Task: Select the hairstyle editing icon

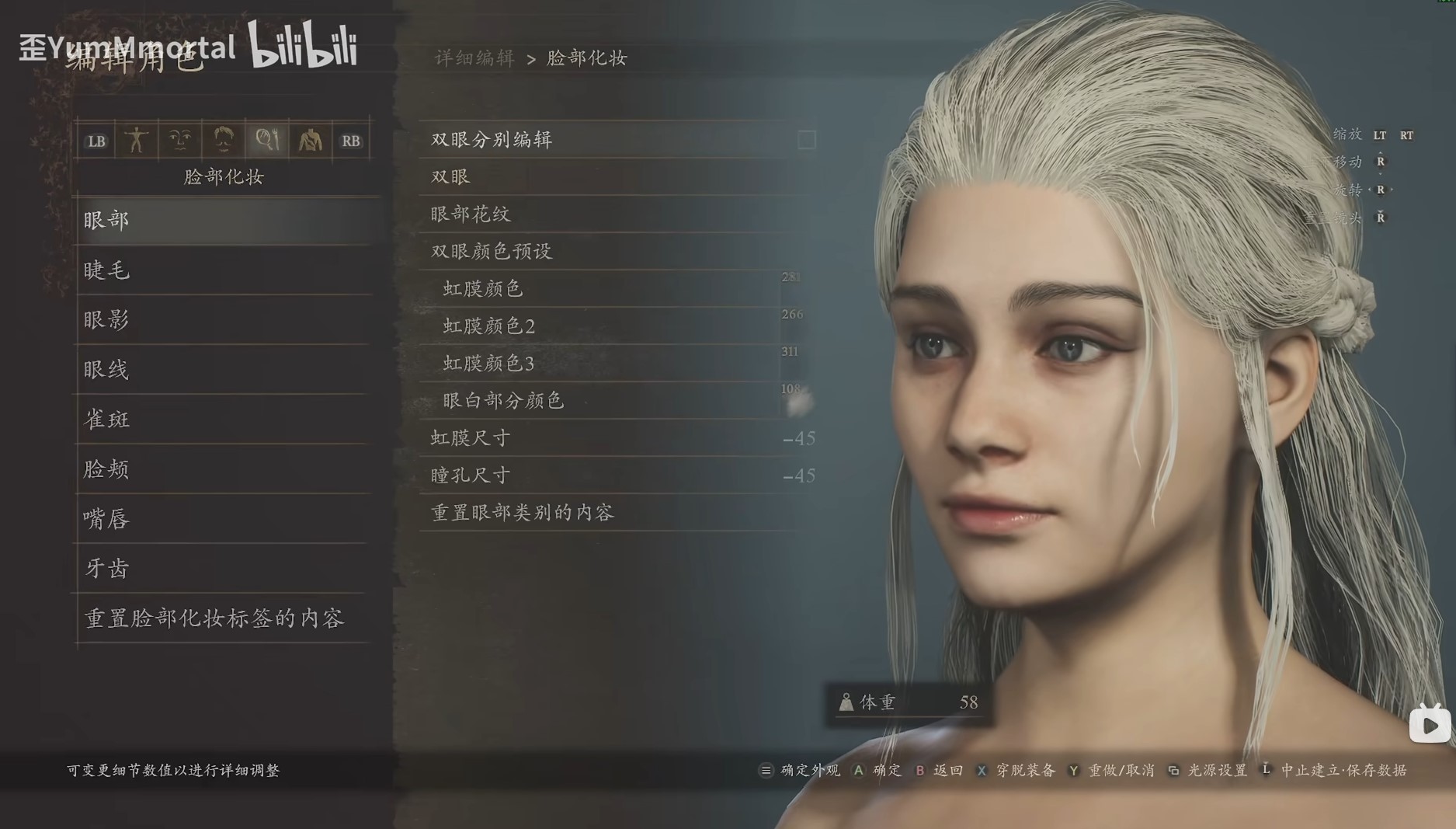Action: tap(222, 140)
